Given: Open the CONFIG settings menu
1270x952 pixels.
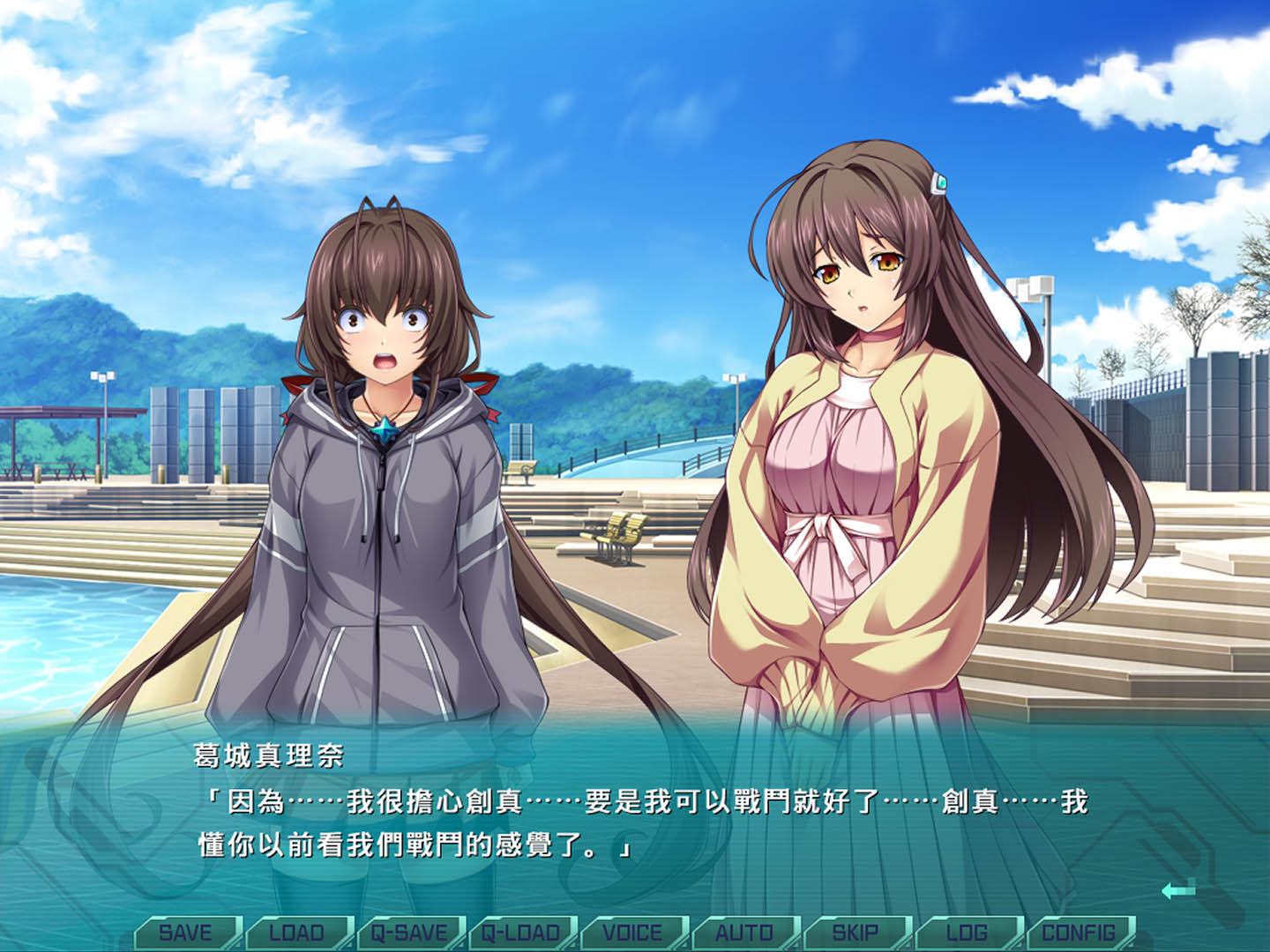Looking at the screenshot, I should coord(1079,933).
